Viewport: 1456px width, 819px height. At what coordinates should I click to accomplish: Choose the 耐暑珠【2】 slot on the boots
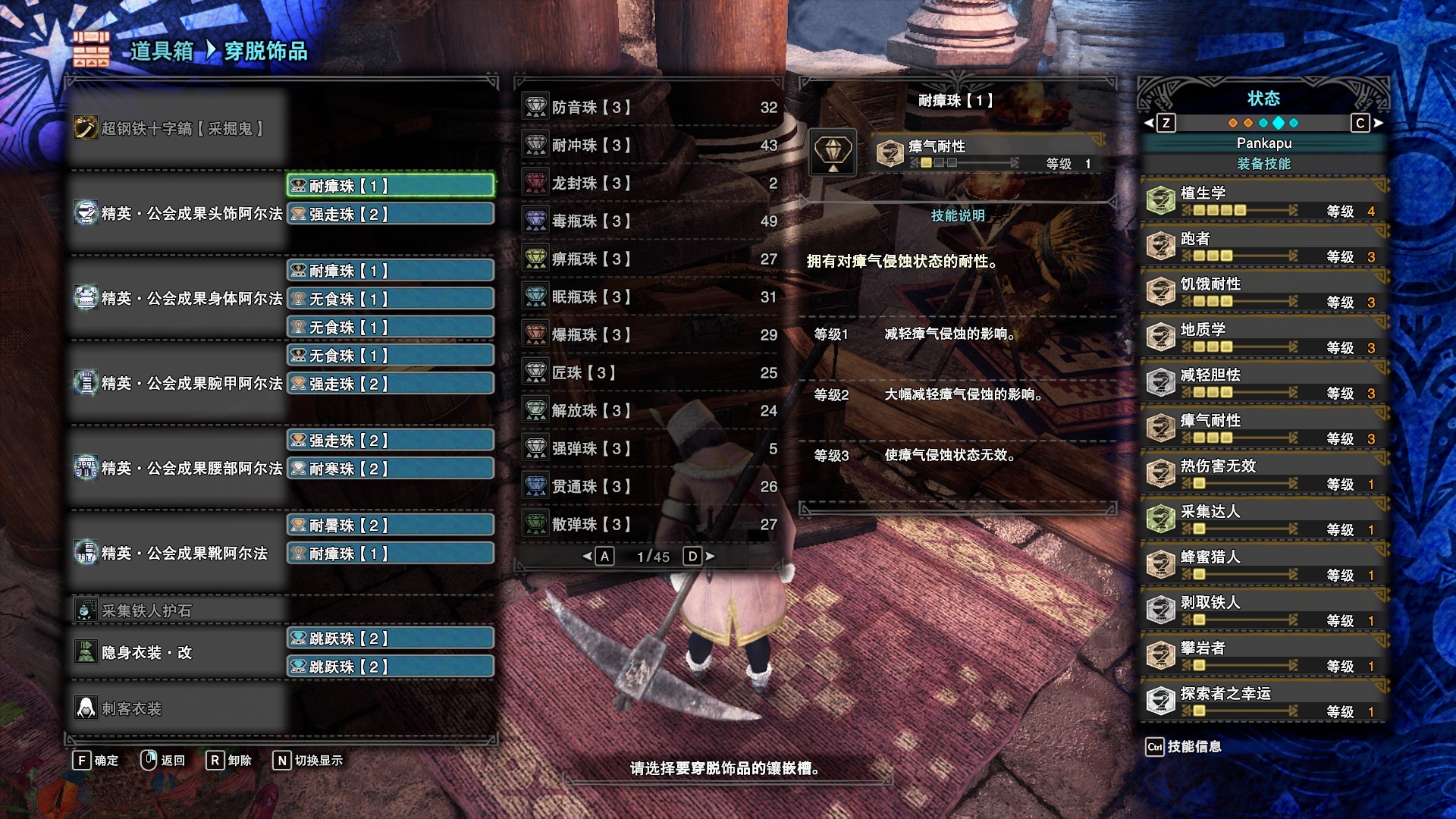(x=391, y=526)
